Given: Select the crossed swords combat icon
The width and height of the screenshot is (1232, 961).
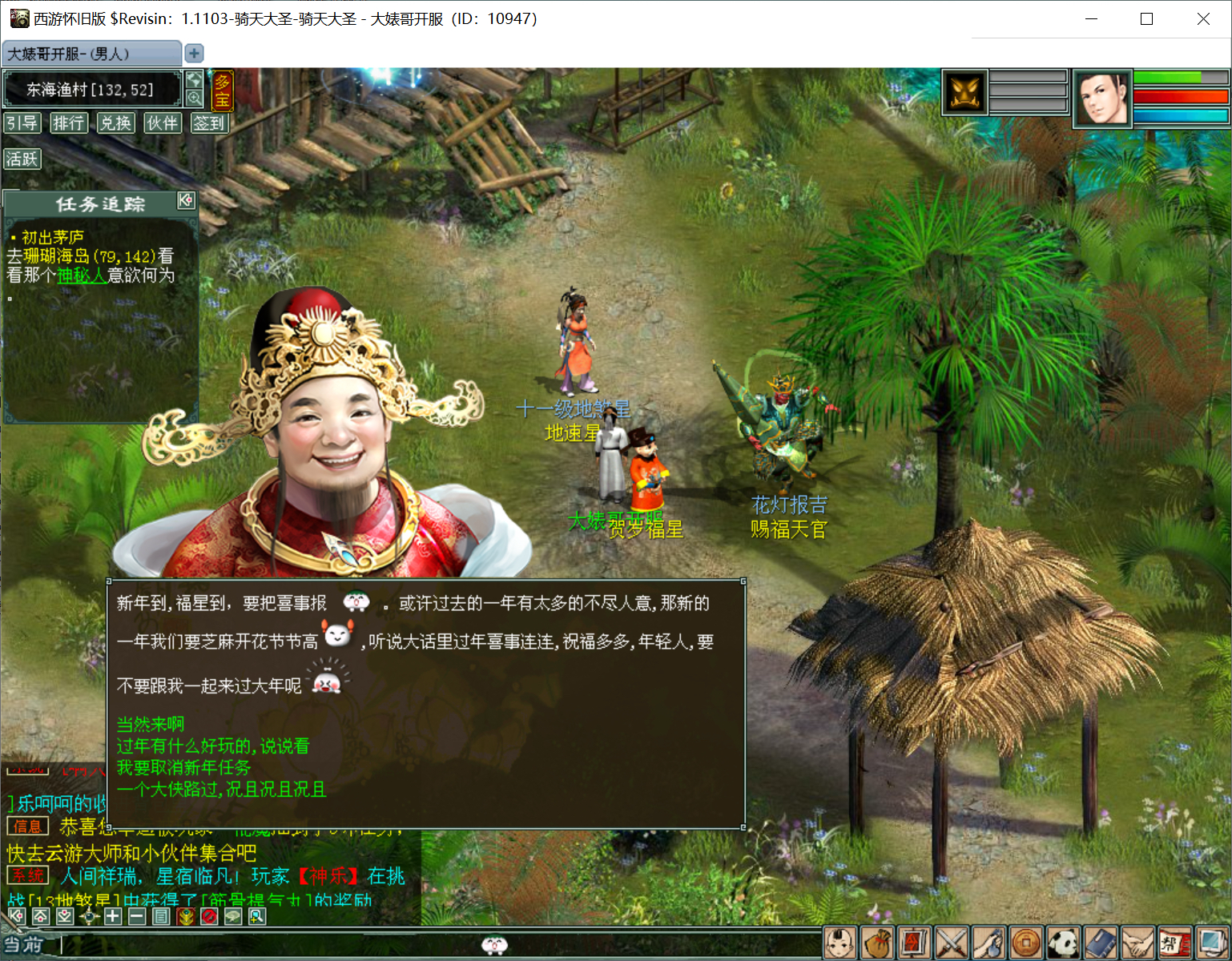Looking at the screenshot, I should click(x=952, y=941).
